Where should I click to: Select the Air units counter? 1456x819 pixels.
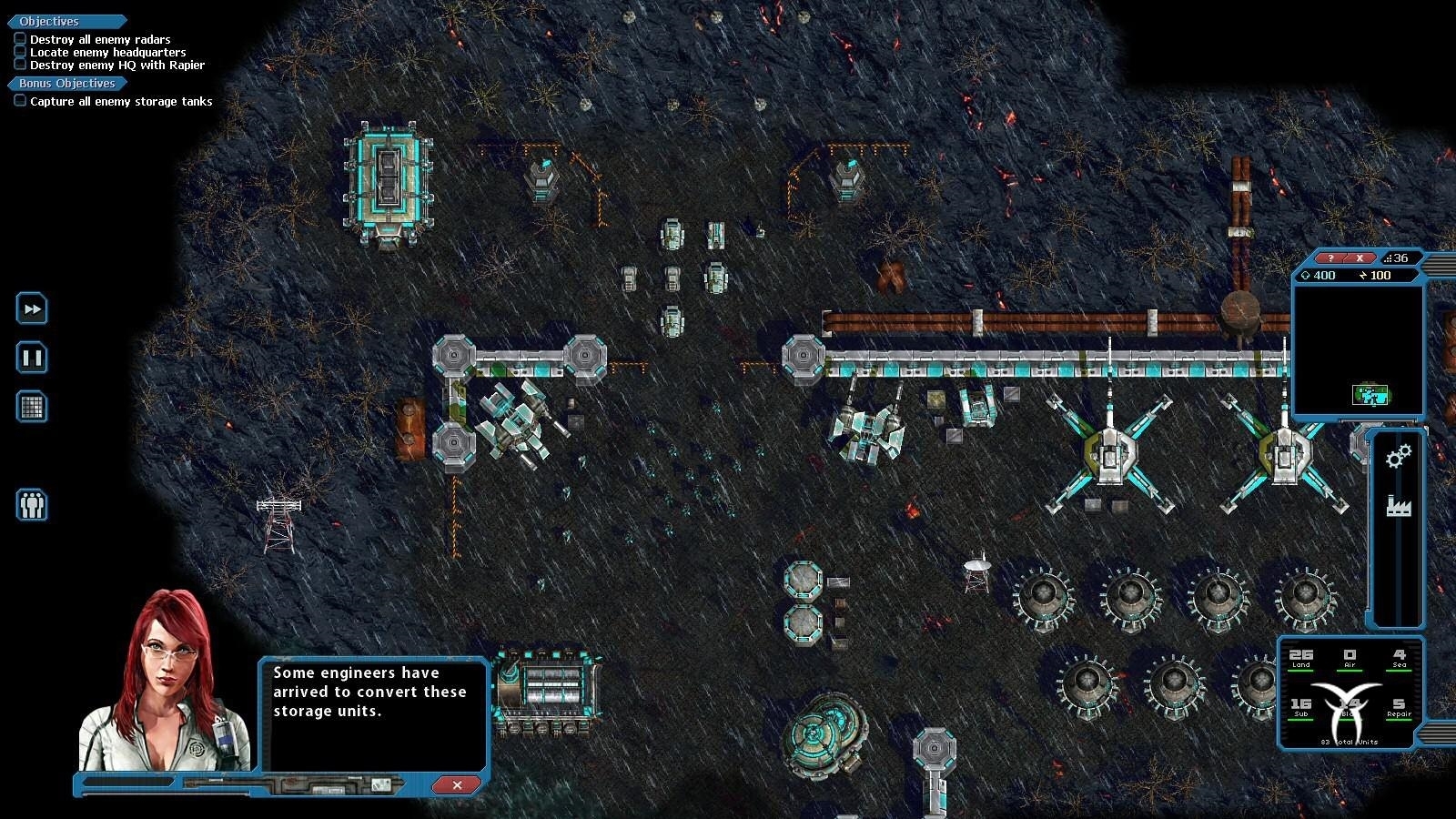[x=1350, y=658]
